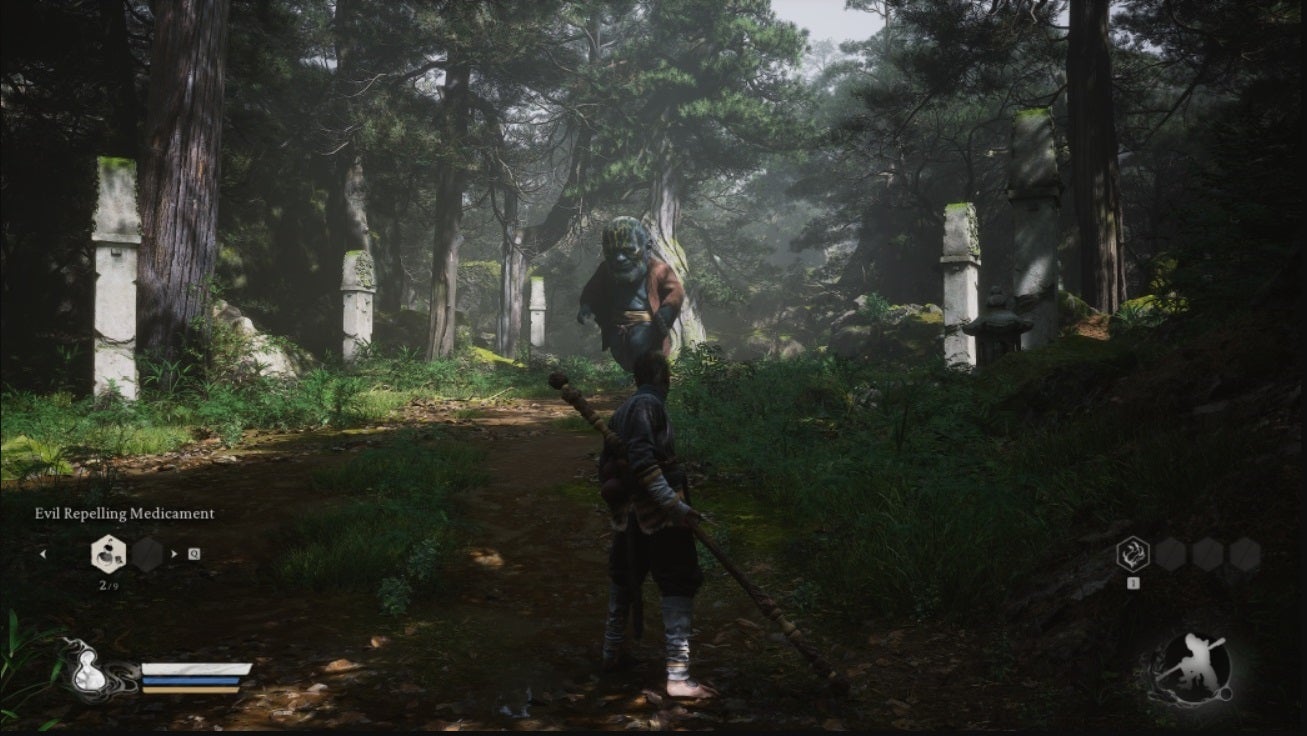Click the monkey staff stance emblem
Image resolution: width=1307 pixels, height=736 pixels.
pos(1196,661)
